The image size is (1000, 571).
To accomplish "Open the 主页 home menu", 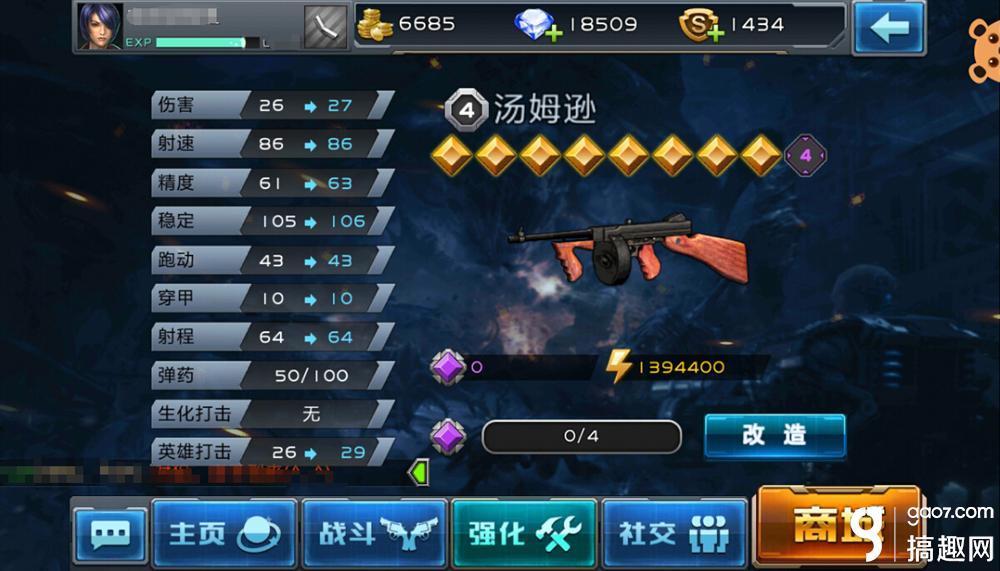I will tap(224, 533).
